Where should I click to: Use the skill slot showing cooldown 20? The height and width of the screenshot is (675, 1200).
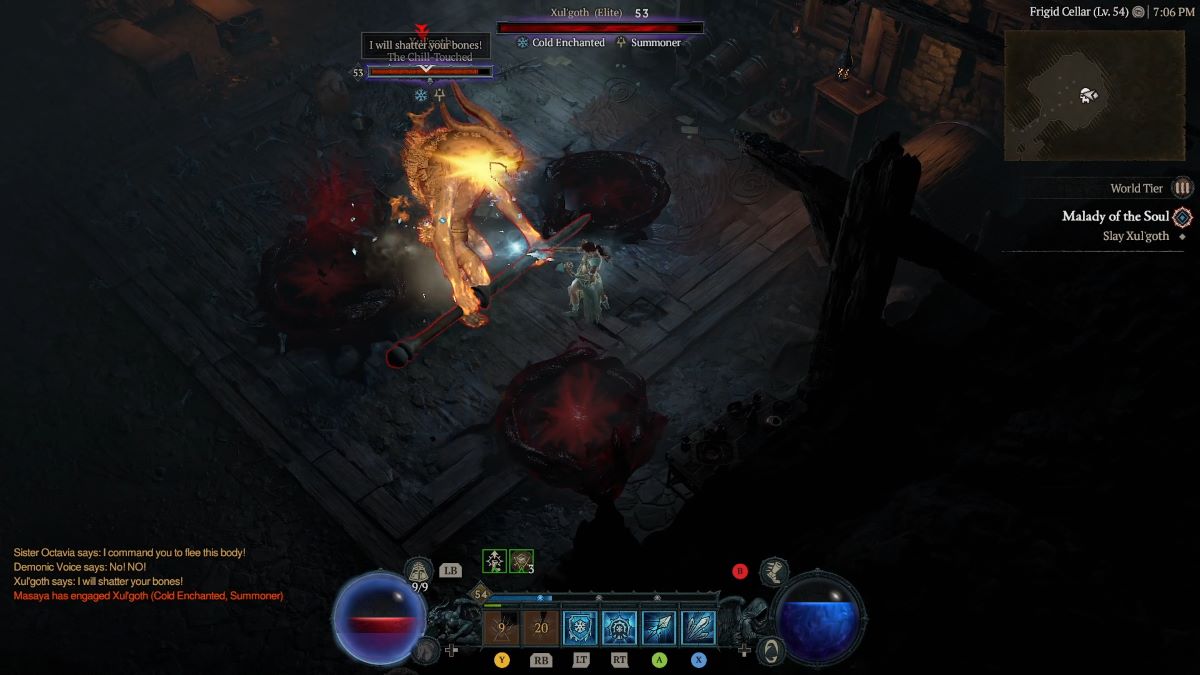pos(541,628)
